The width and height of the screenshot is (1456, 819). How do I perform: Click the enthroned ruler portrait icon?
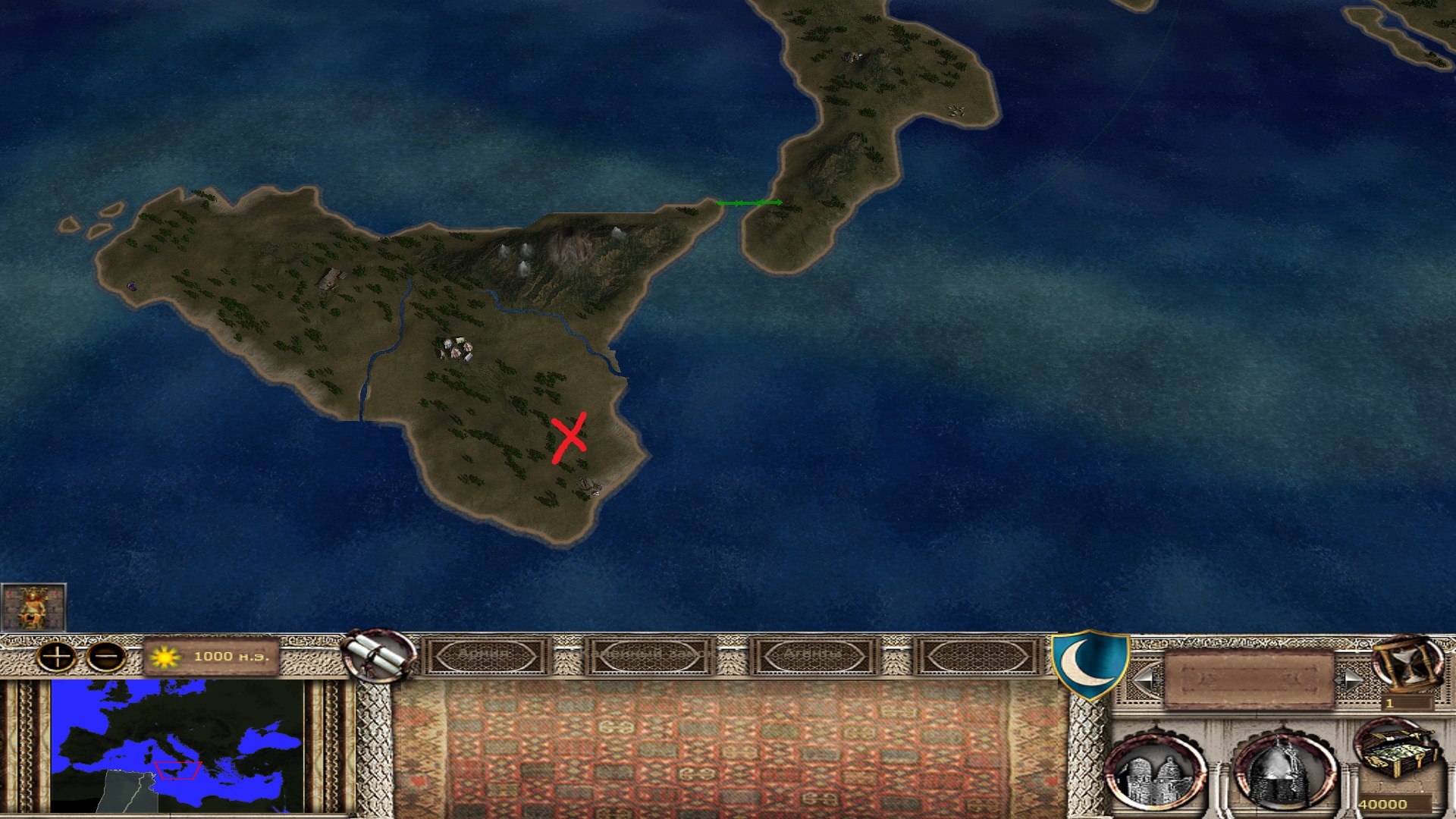click(x=33, y=607)
